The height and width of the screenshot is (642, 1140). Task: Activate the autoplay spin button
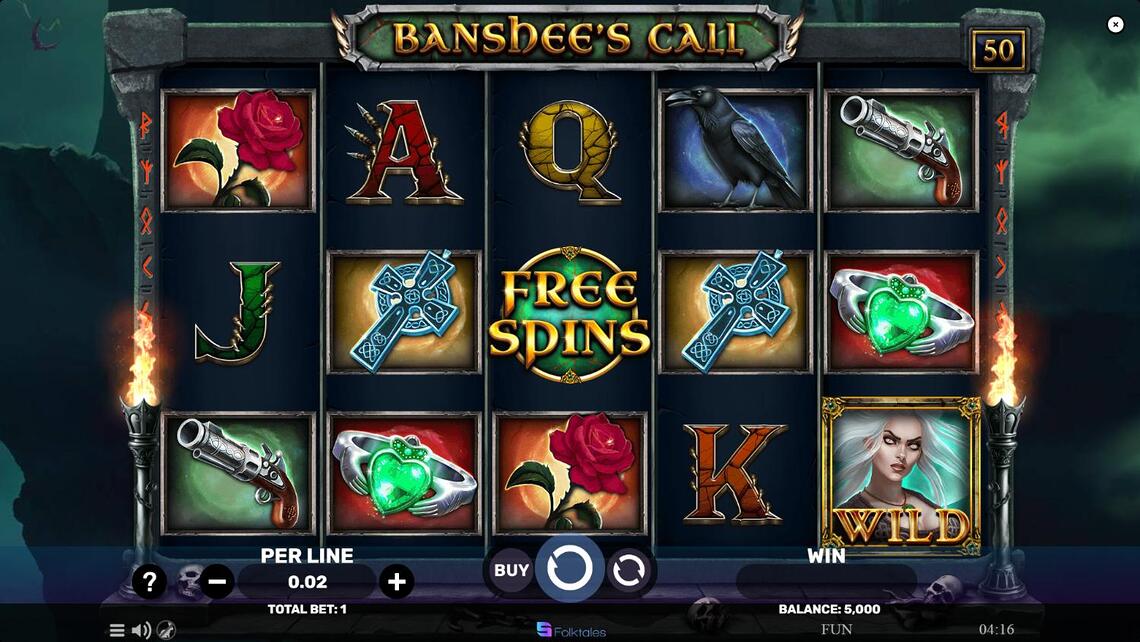(x=628, y=571)
